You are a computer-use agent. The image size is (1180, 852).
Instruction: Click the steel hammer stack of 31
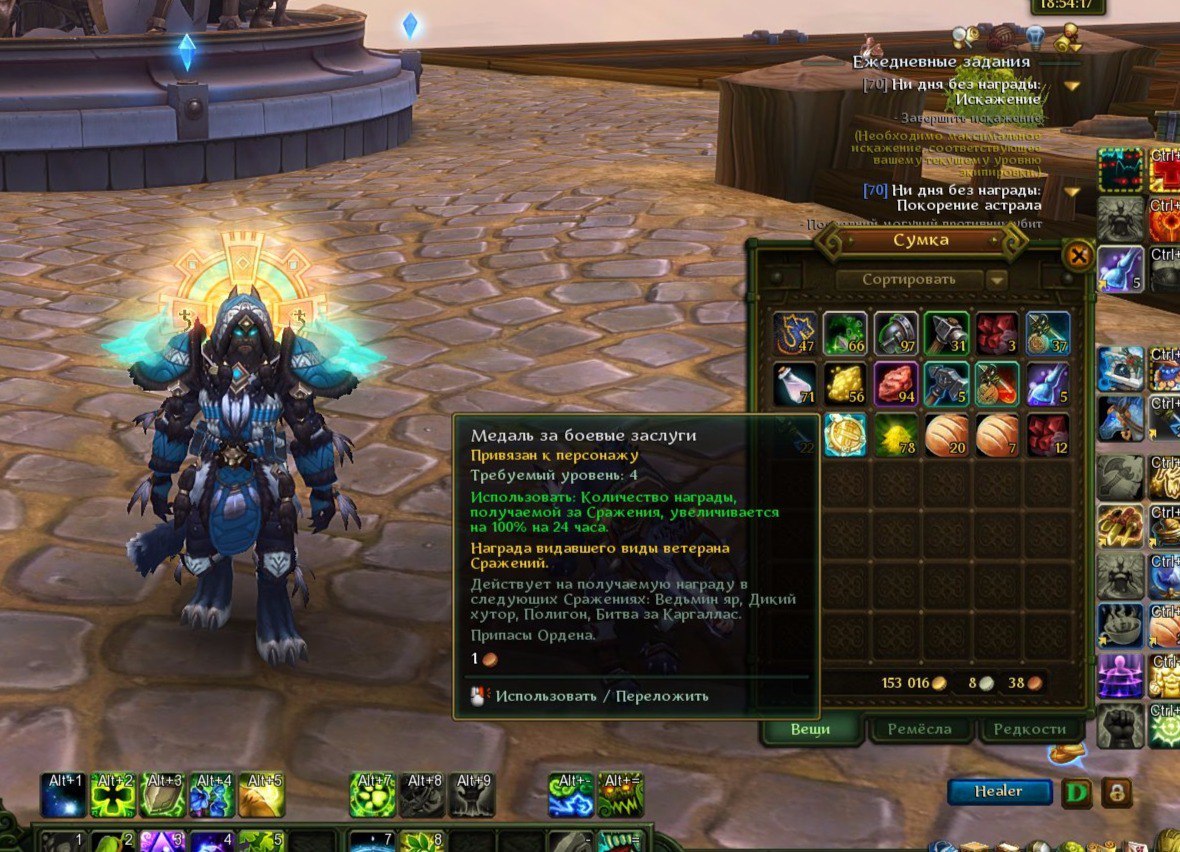tap(946, 332)
